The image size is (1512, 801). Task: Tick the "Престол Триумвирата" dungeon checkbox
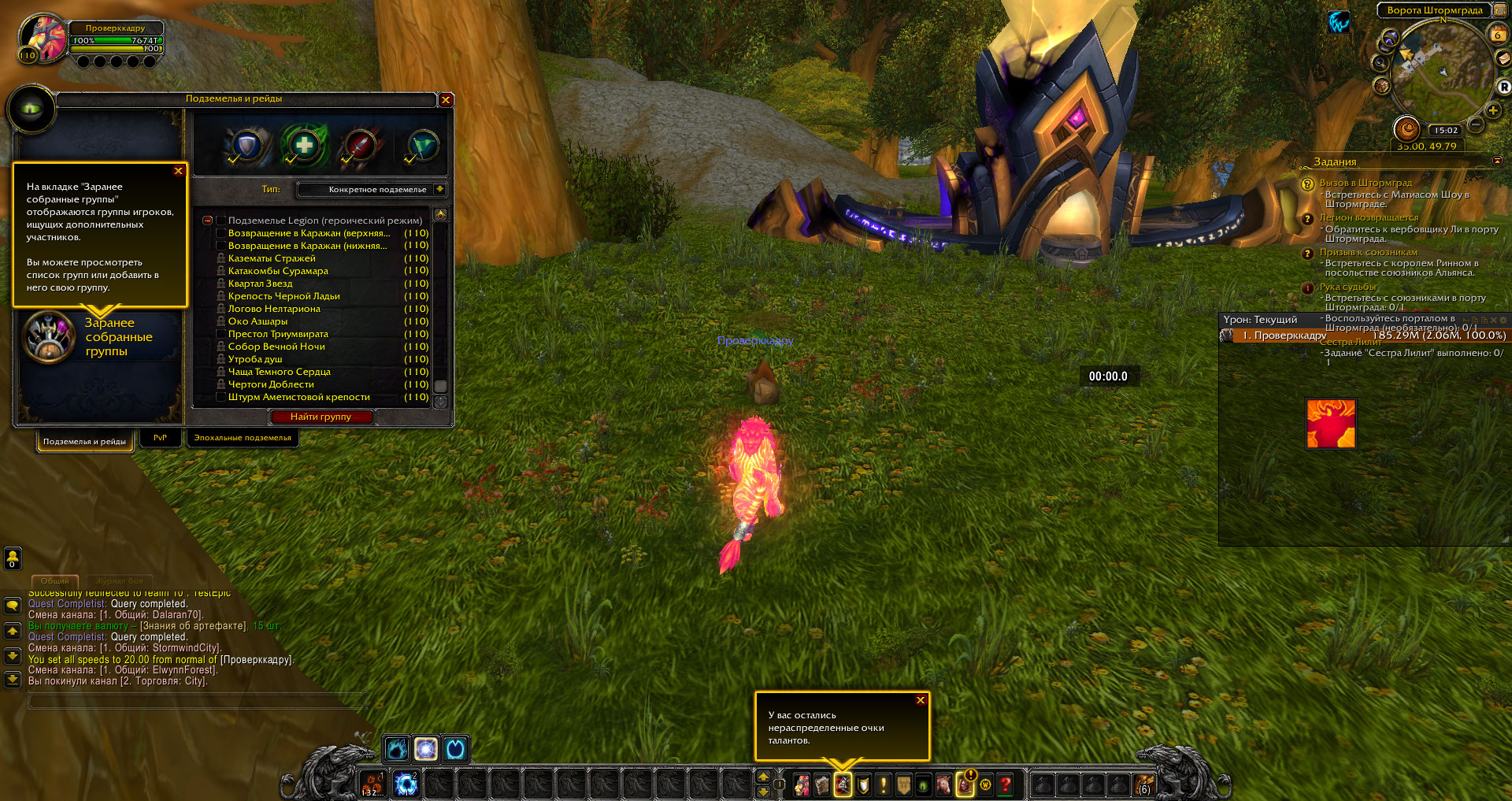pos(221,334)
